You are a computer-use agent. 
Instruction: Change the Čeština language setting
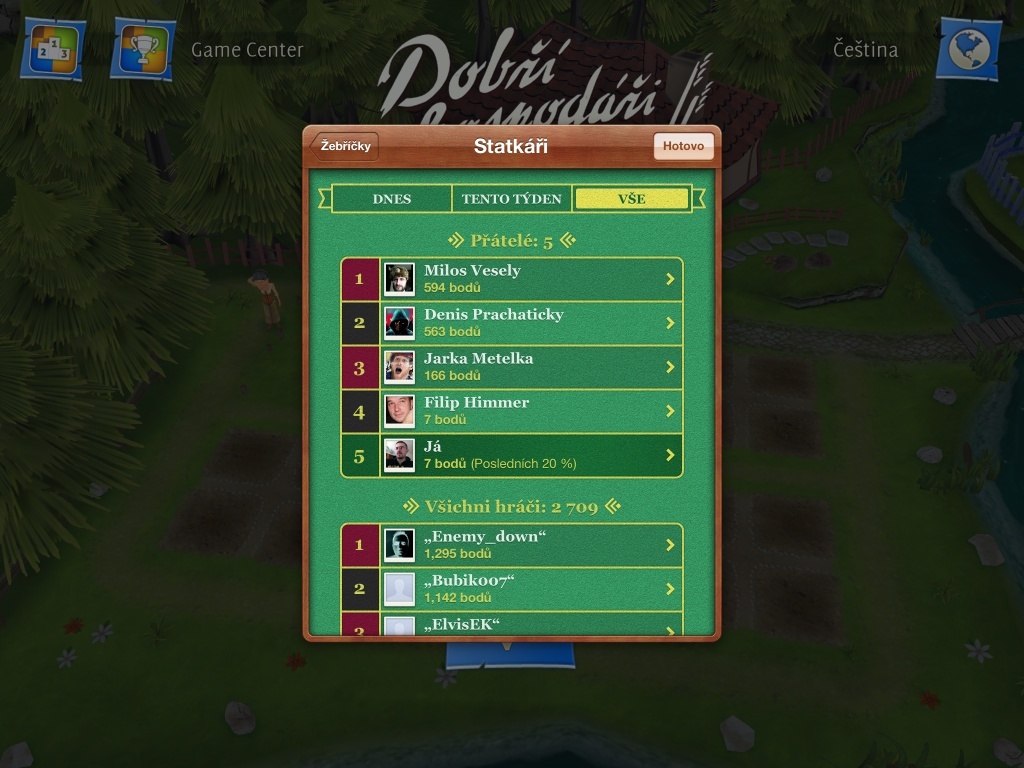tap(865, 49)
